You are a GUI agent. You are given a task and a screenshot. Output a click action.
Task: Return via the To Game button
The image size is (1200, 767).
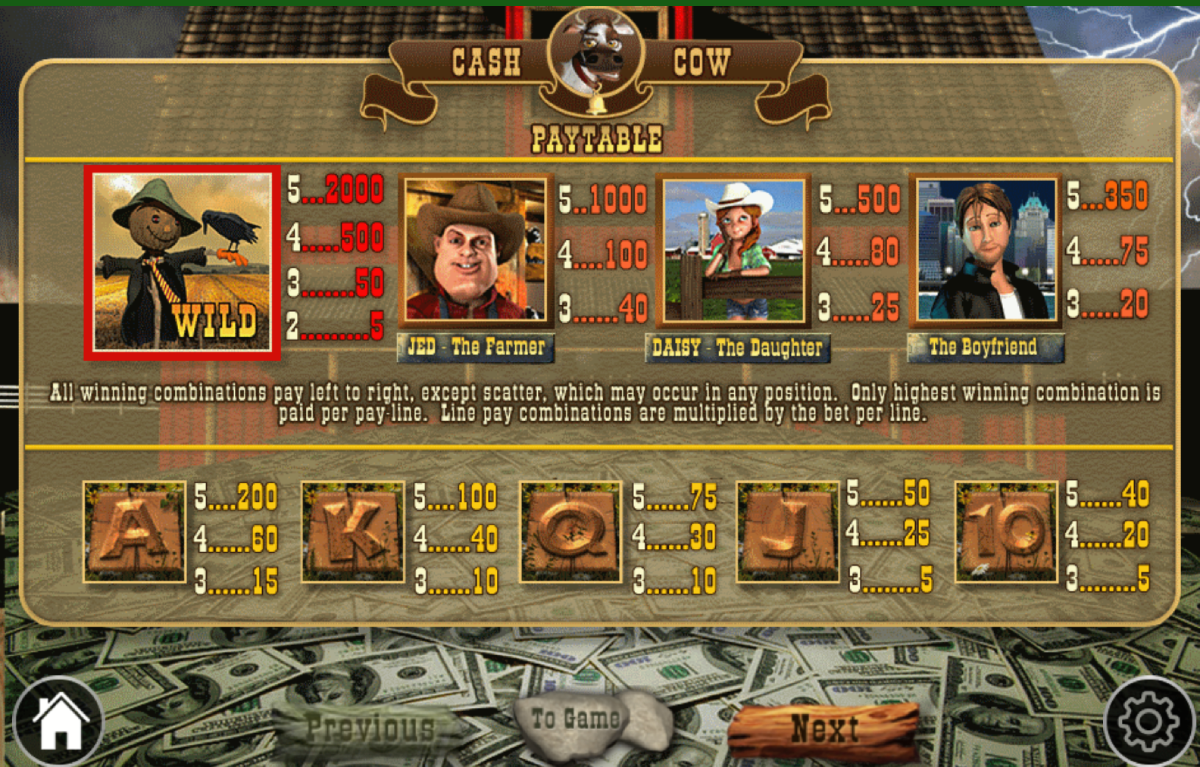click(573, 719)
